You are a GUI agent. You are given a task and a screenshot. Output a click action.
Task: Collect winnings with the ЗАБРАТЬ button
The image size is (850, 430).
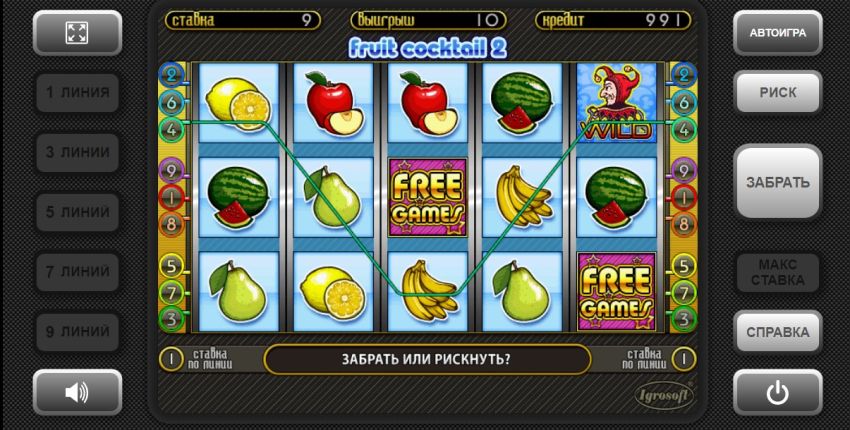777,182
